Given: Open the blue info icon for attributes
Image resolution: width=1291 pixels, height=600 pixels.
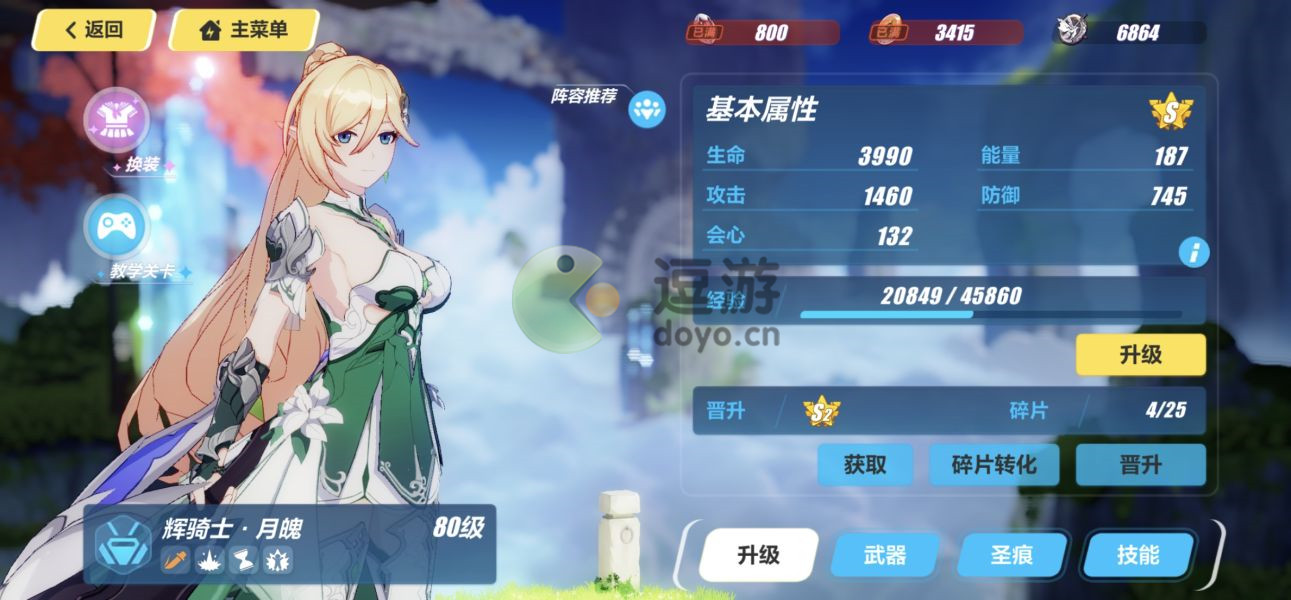Looking at the screenshot, I should point(1193,252).
